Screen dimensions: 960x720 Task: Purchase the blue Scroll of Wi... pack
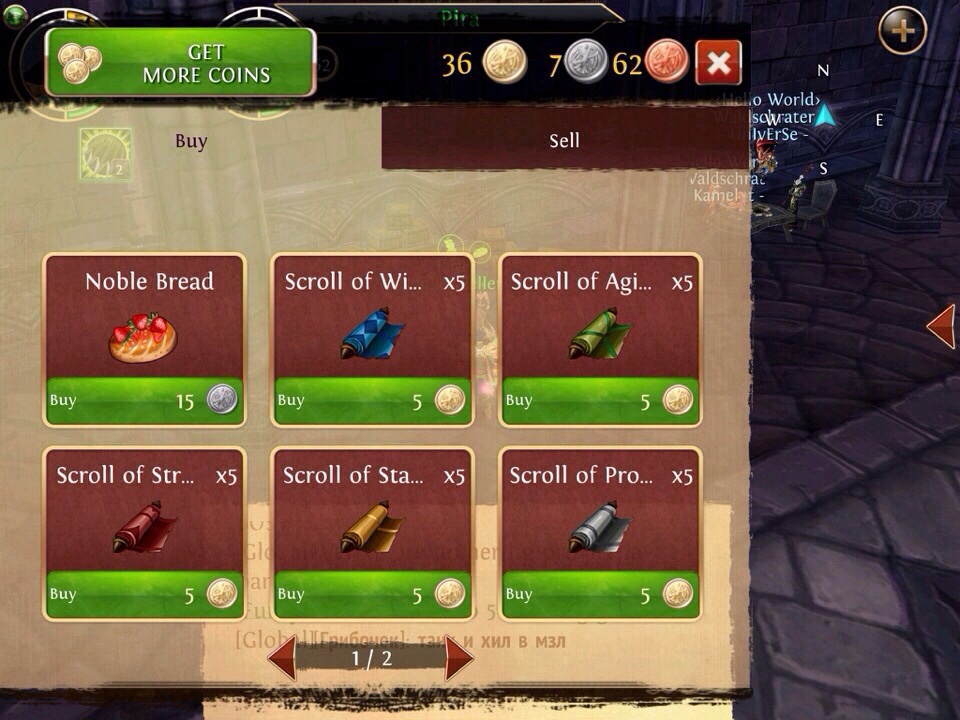coord(372,401)
